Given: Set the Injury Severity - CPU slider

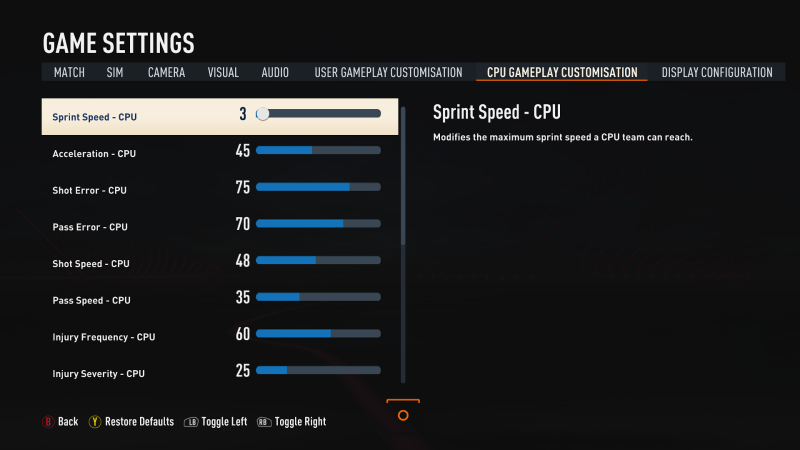Looking at the screenshot, I should [x=318, y=370].
